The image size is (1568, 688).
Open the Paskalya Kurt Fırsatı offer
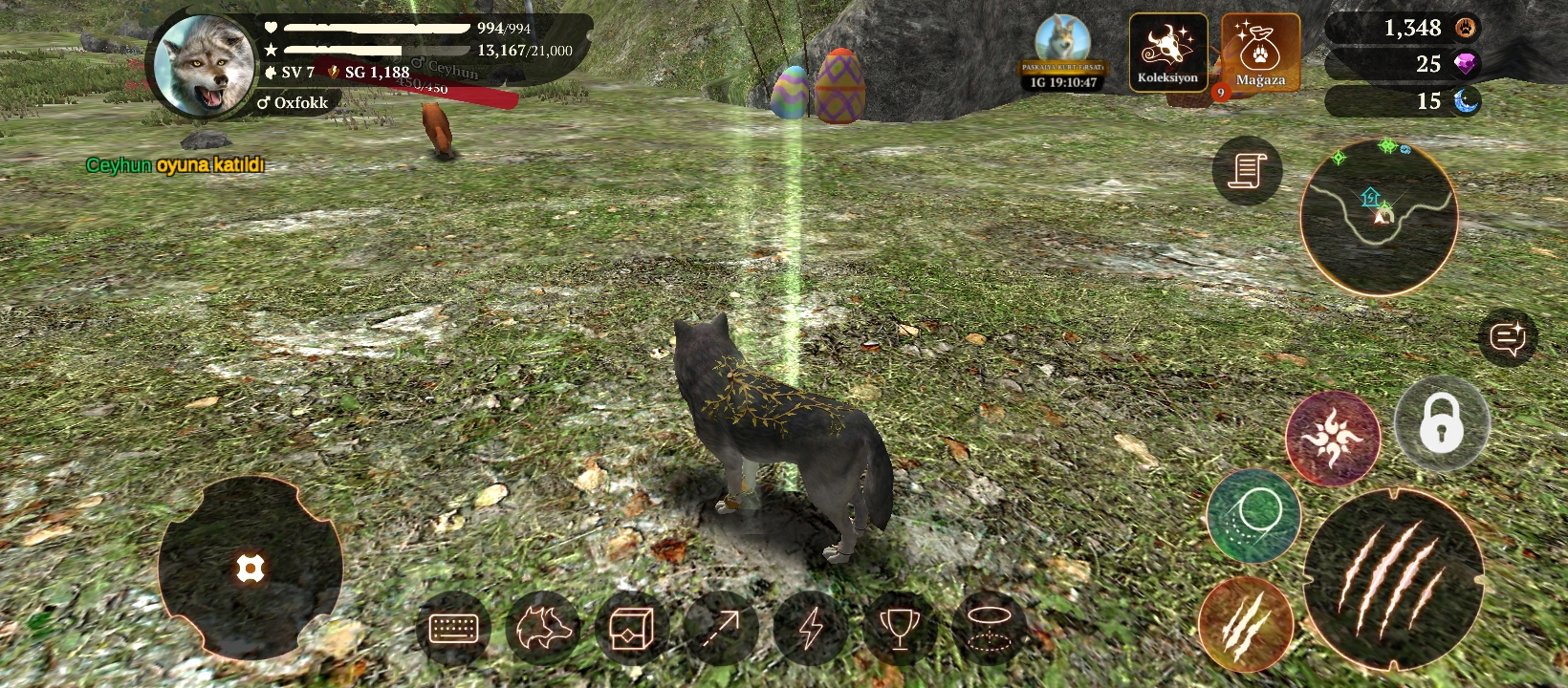(1063, 54)
